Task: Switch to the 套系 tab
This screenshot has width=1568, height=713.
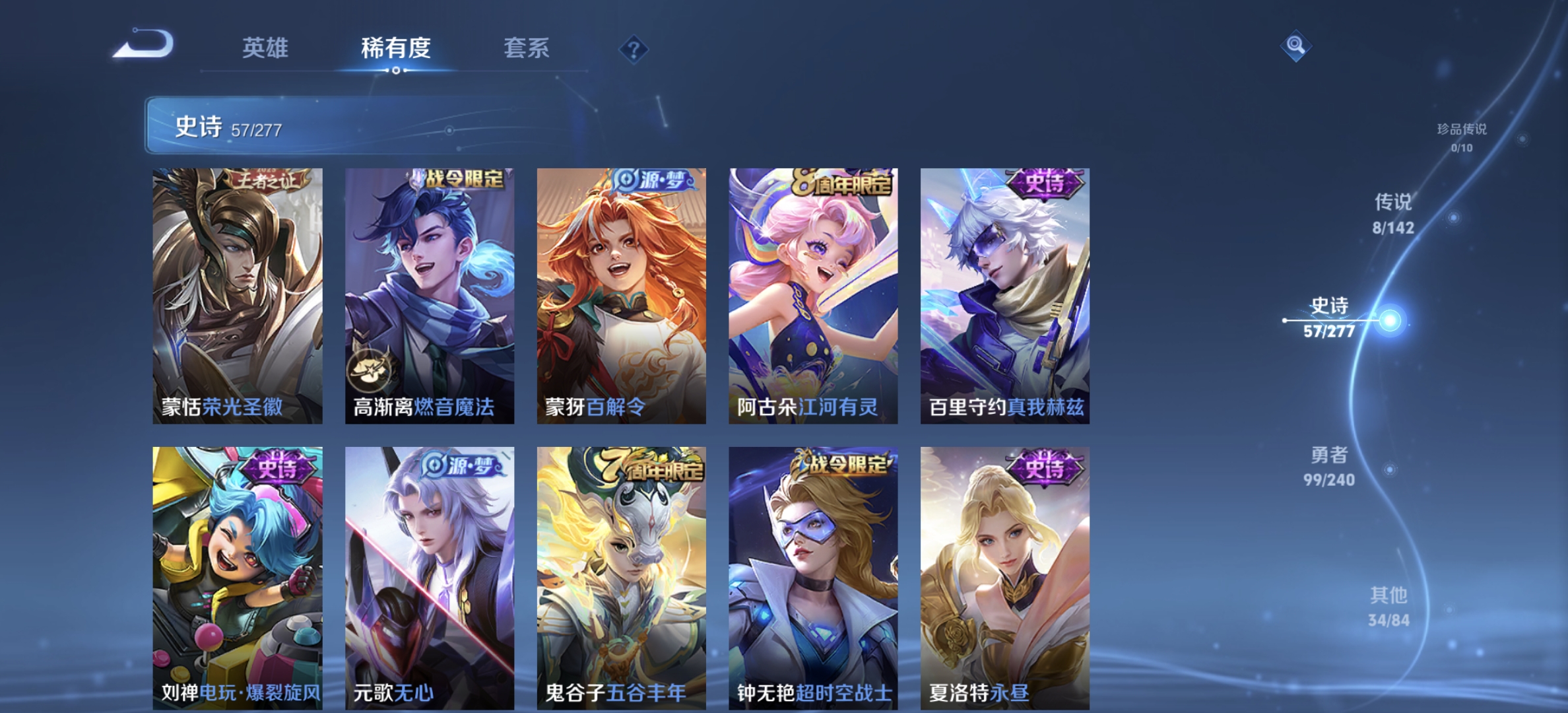Action: click(527, 48)
